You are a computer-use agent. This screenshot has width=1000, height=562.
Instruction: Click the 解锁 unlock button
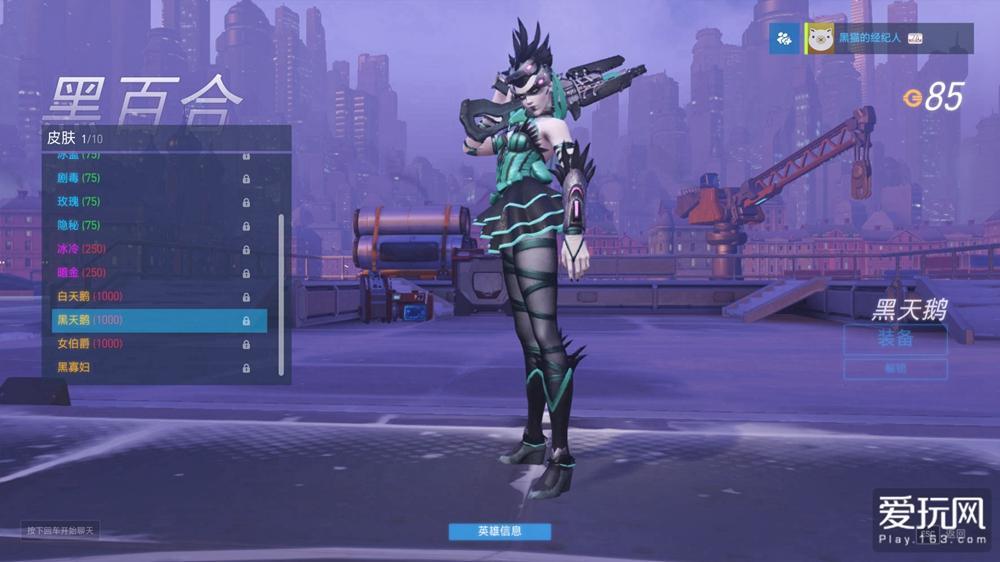pos(894,369)
